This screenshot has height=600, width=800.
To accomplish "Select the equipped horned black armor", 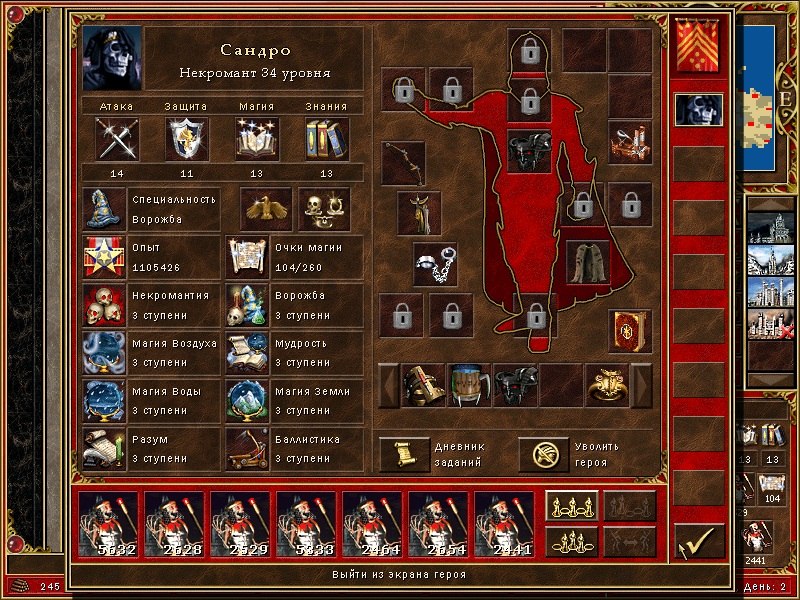I will click(529, 150).
